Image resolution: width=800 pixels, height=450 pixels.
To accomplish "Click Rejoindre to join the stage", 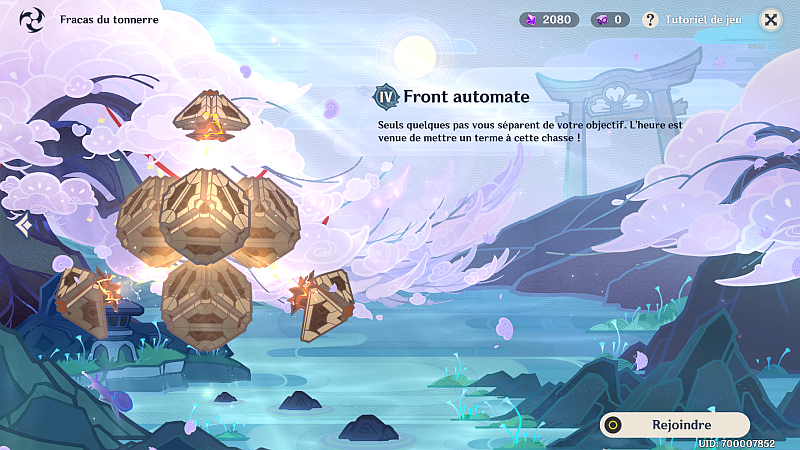I will click(675, 424).
